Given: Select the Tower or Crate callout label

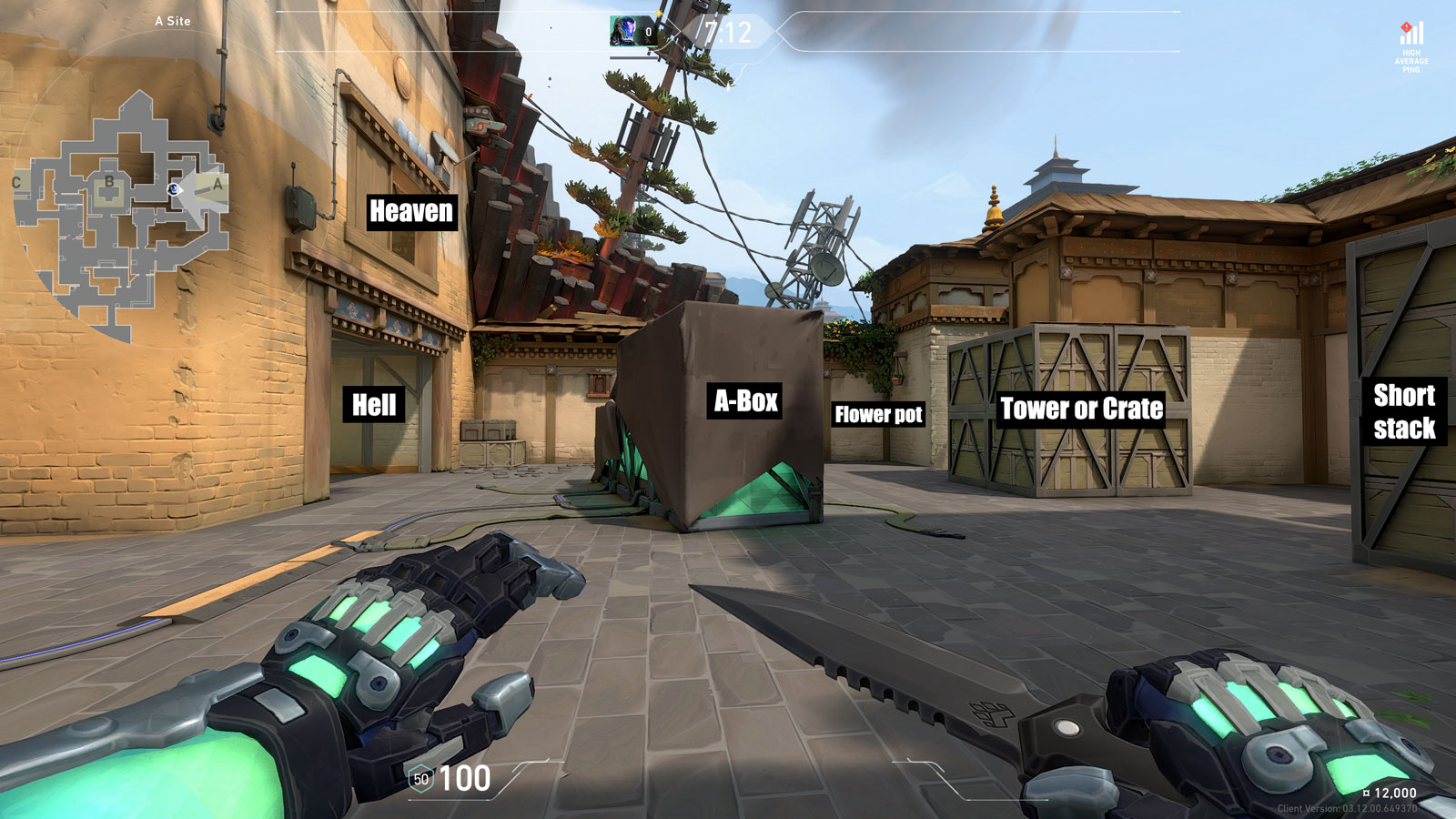Looking at the screenshot, I should pyautogui.click(x=1082, y=409).
